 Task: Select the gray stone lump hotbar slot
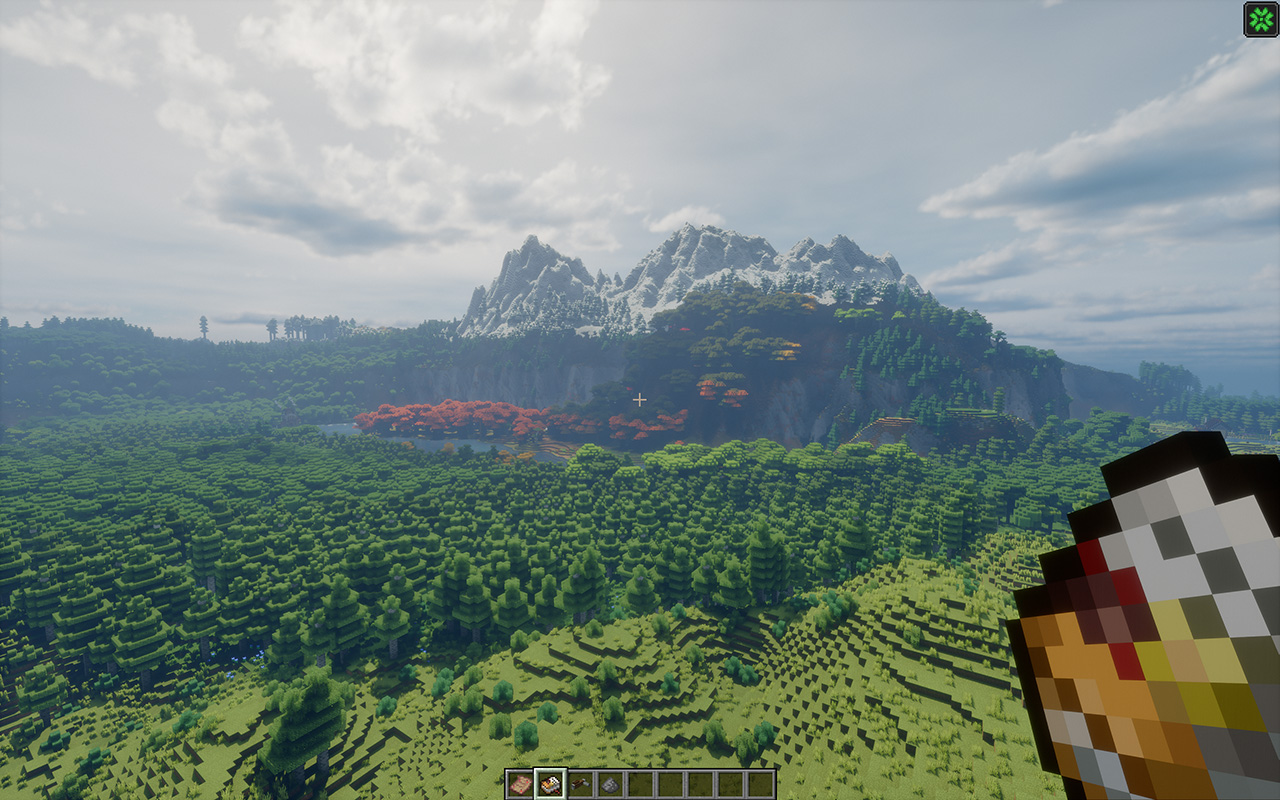tap(610, 784)
